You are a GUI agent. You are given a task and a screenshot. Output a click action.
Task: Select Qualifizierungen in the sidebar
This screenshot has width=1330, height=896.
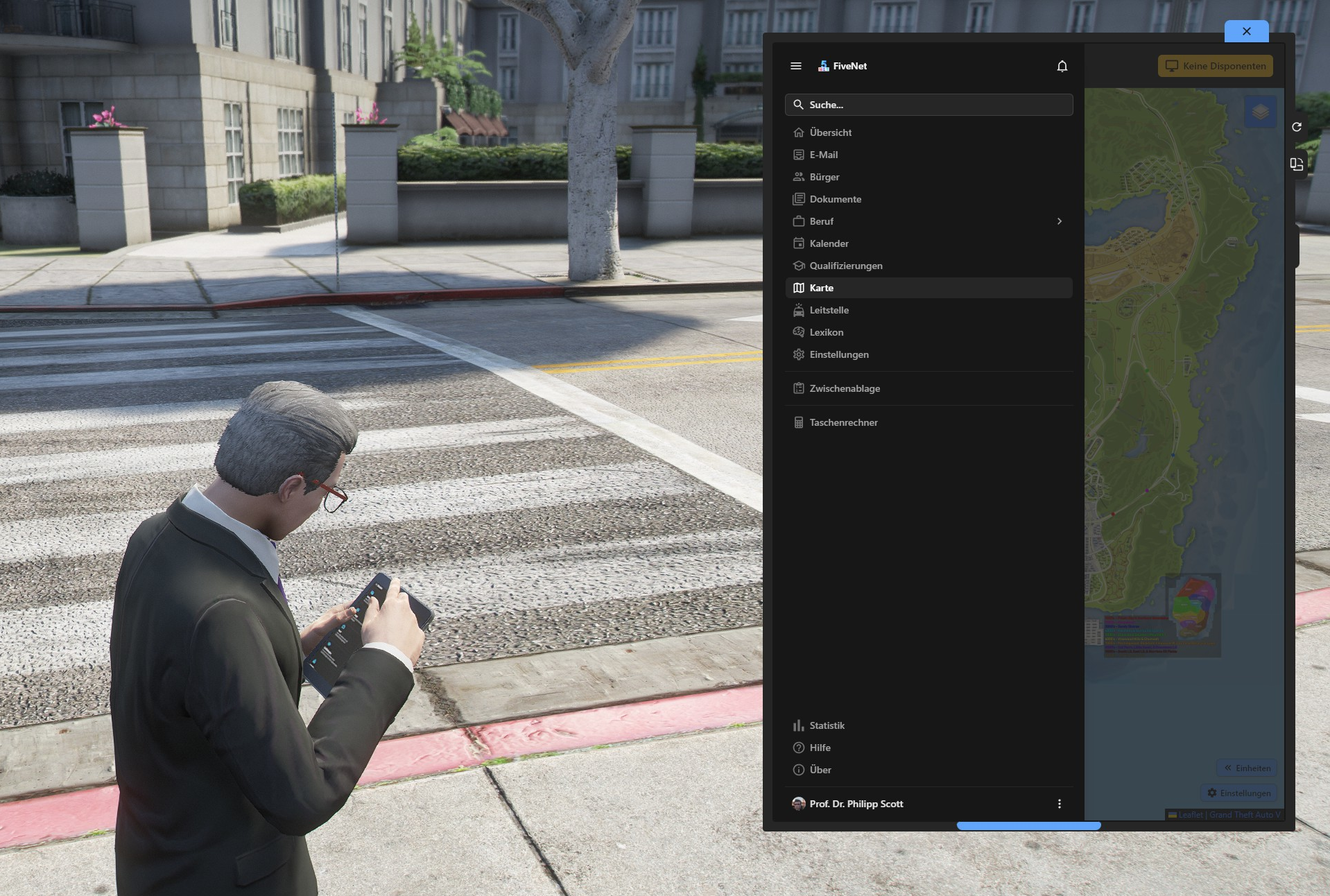click(846, 266)
